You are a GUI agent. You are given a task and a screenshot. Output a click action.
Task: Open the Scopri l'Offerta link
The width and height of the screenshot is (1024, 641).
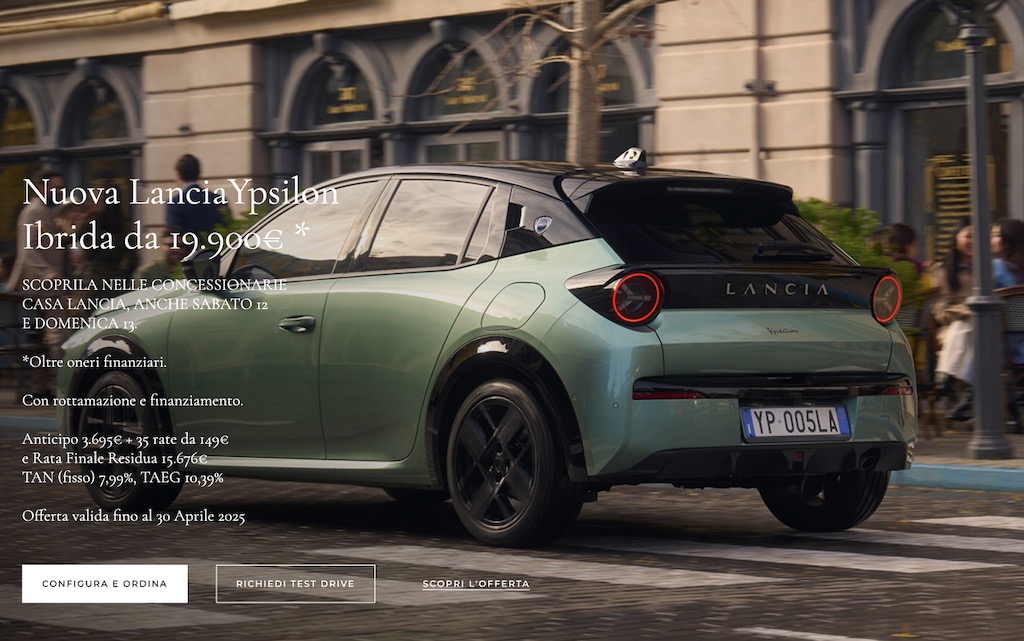tap(476, 584)
